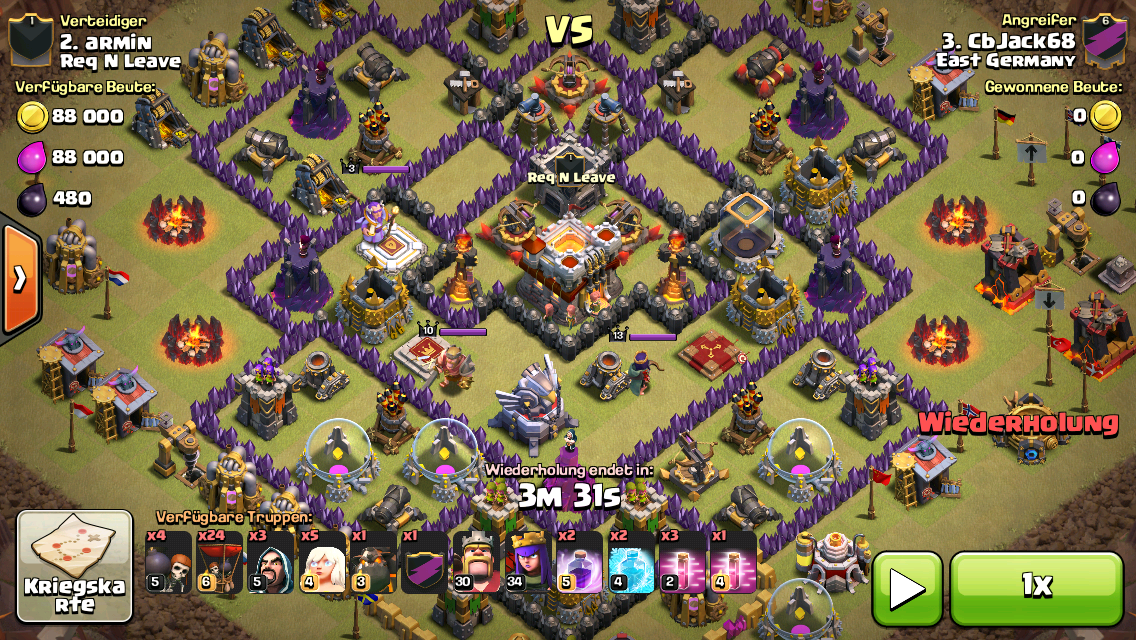Select the Wizard troop slot
The width and height of the screenshot is (1136, 640).
[x=271, y=563]
